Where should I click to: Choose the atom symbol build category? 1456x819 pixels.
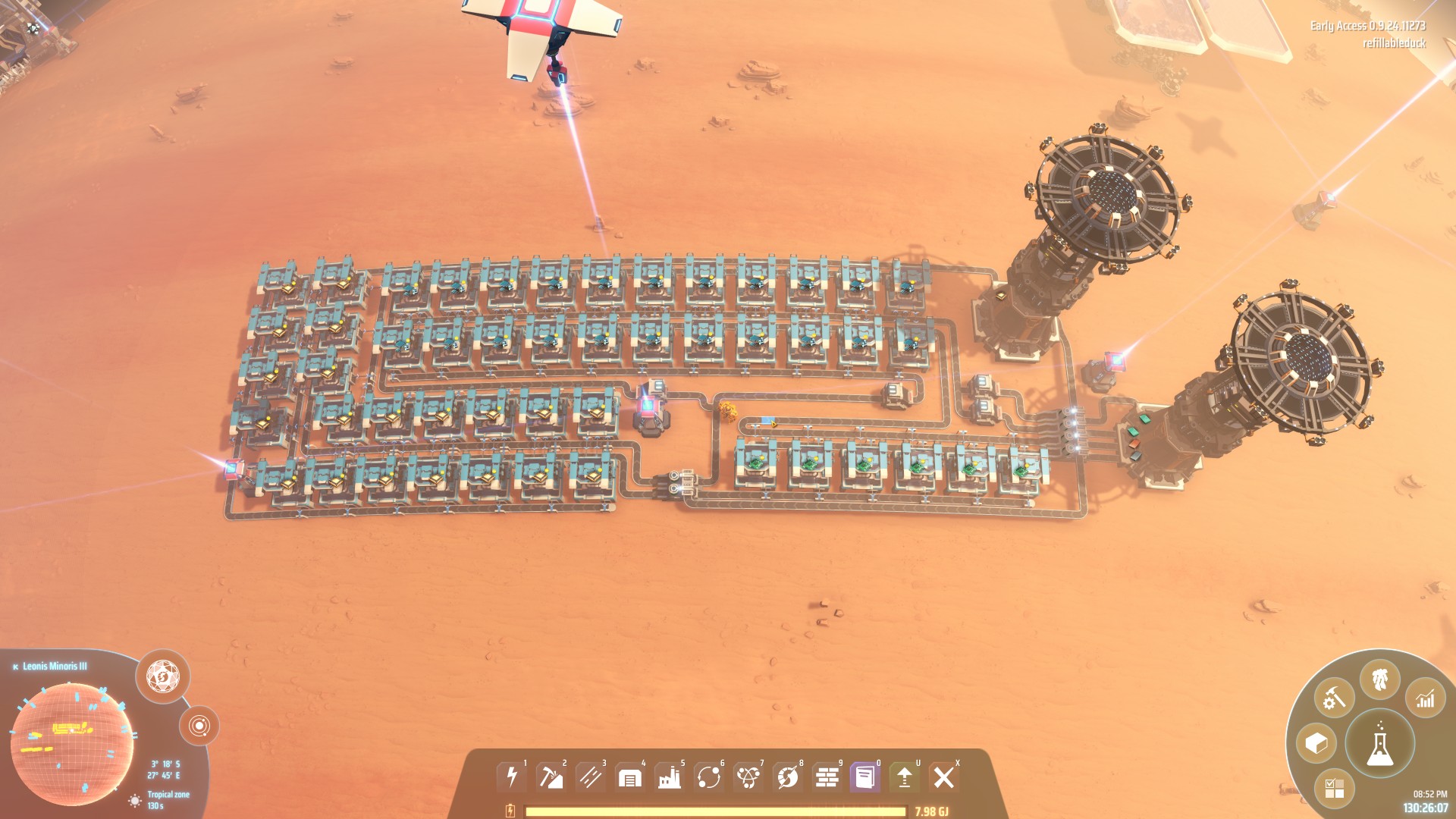pyautogui.click(x=748, y=777)
